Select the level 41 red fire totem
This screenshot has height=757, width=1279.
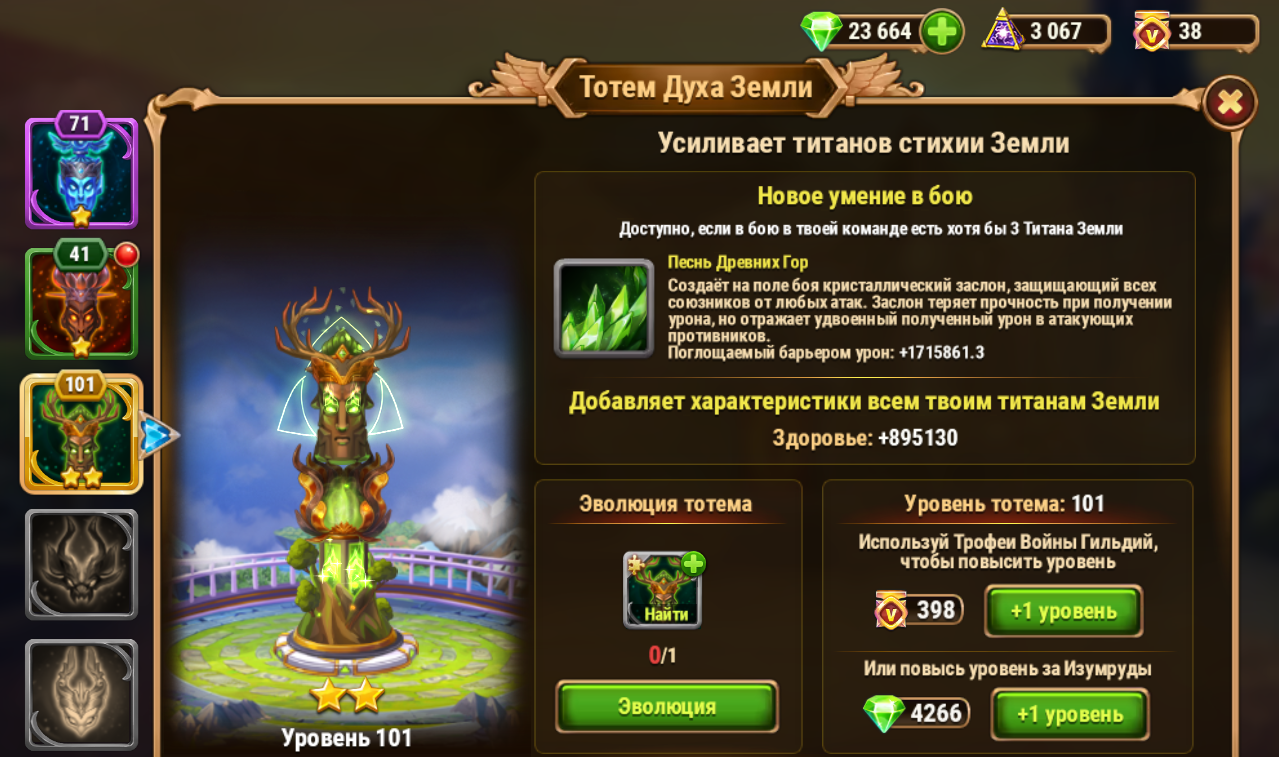pyautogui.click(x=80, y=303)
